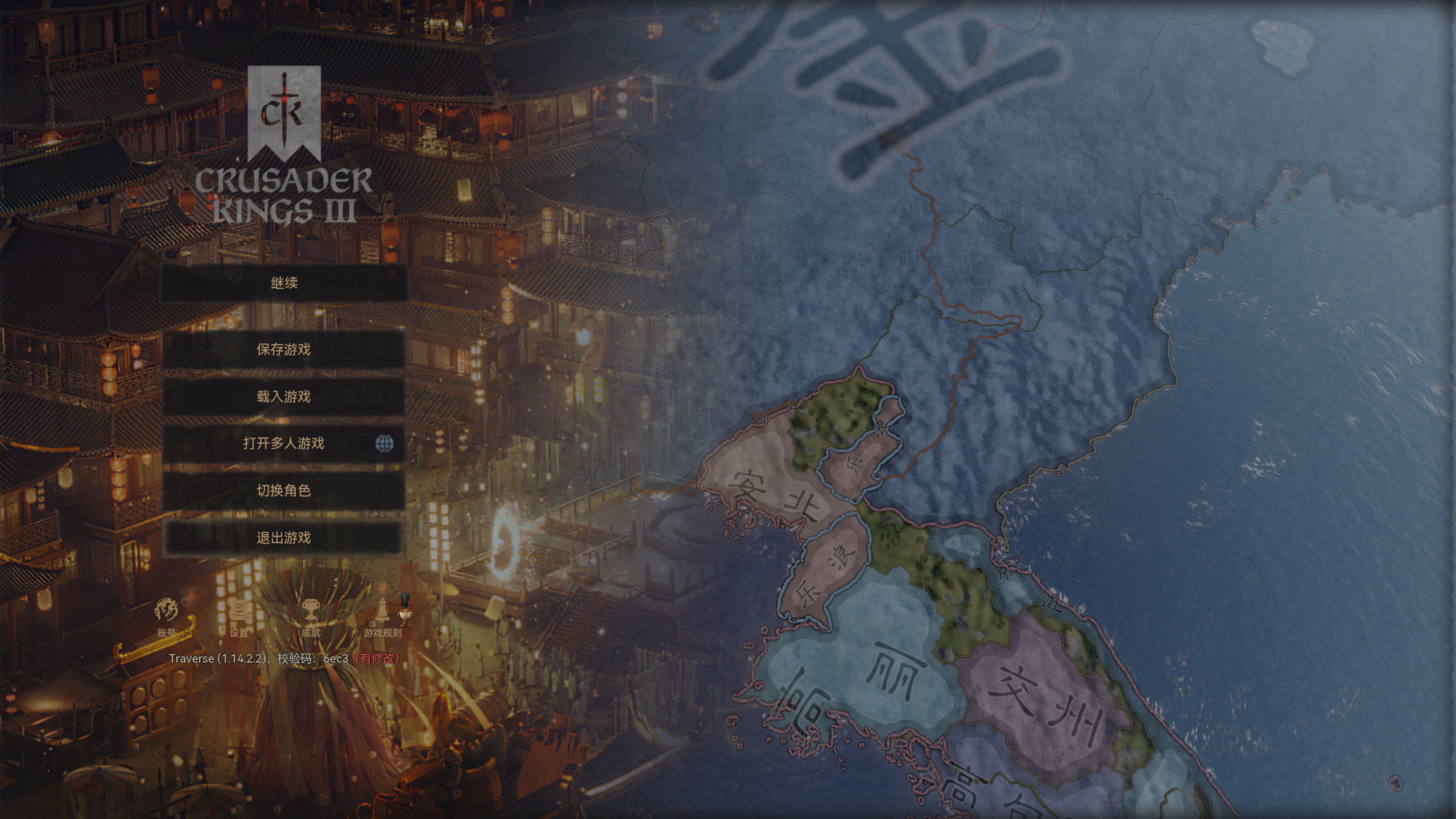The image size is (1456, 819).
Task: Open 游戏规则 via the chess pawn icon
Action: 383,609
